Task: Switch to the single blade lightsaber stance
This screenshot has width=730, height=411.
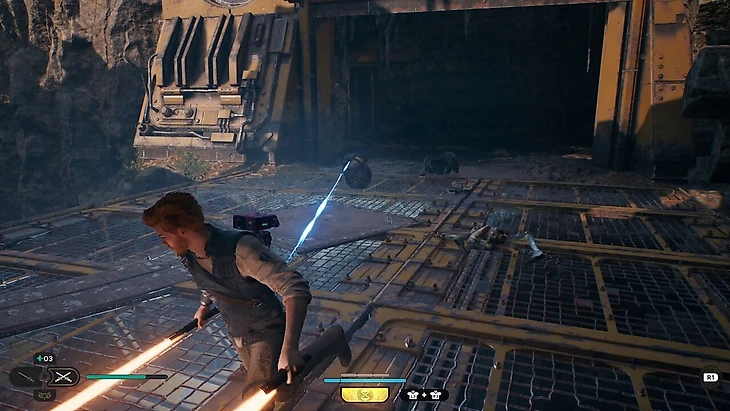Action: (x=27, y=377)
